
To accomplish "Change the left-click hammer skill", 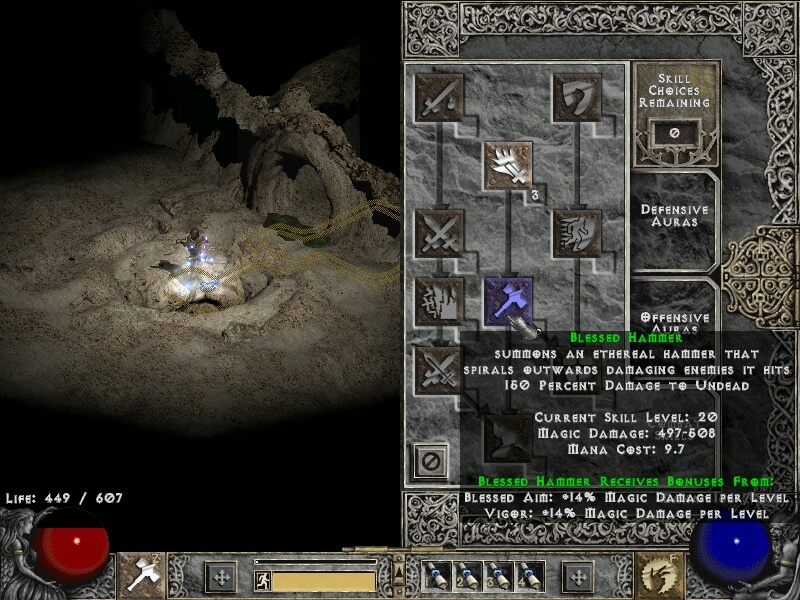I will 141,575.
